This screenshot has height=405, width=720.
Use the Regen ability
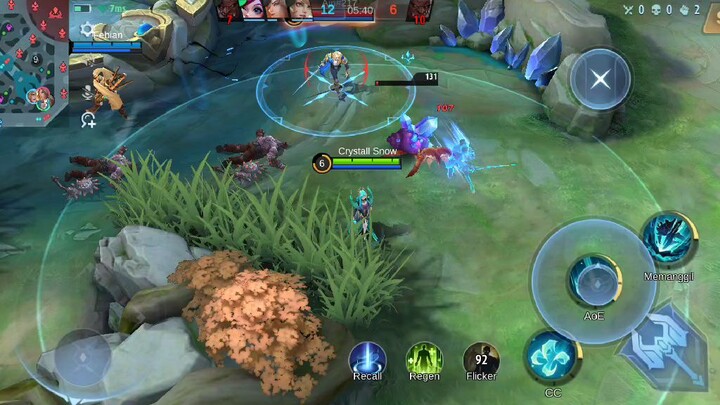pyautogui.click(x=424, y=359)
